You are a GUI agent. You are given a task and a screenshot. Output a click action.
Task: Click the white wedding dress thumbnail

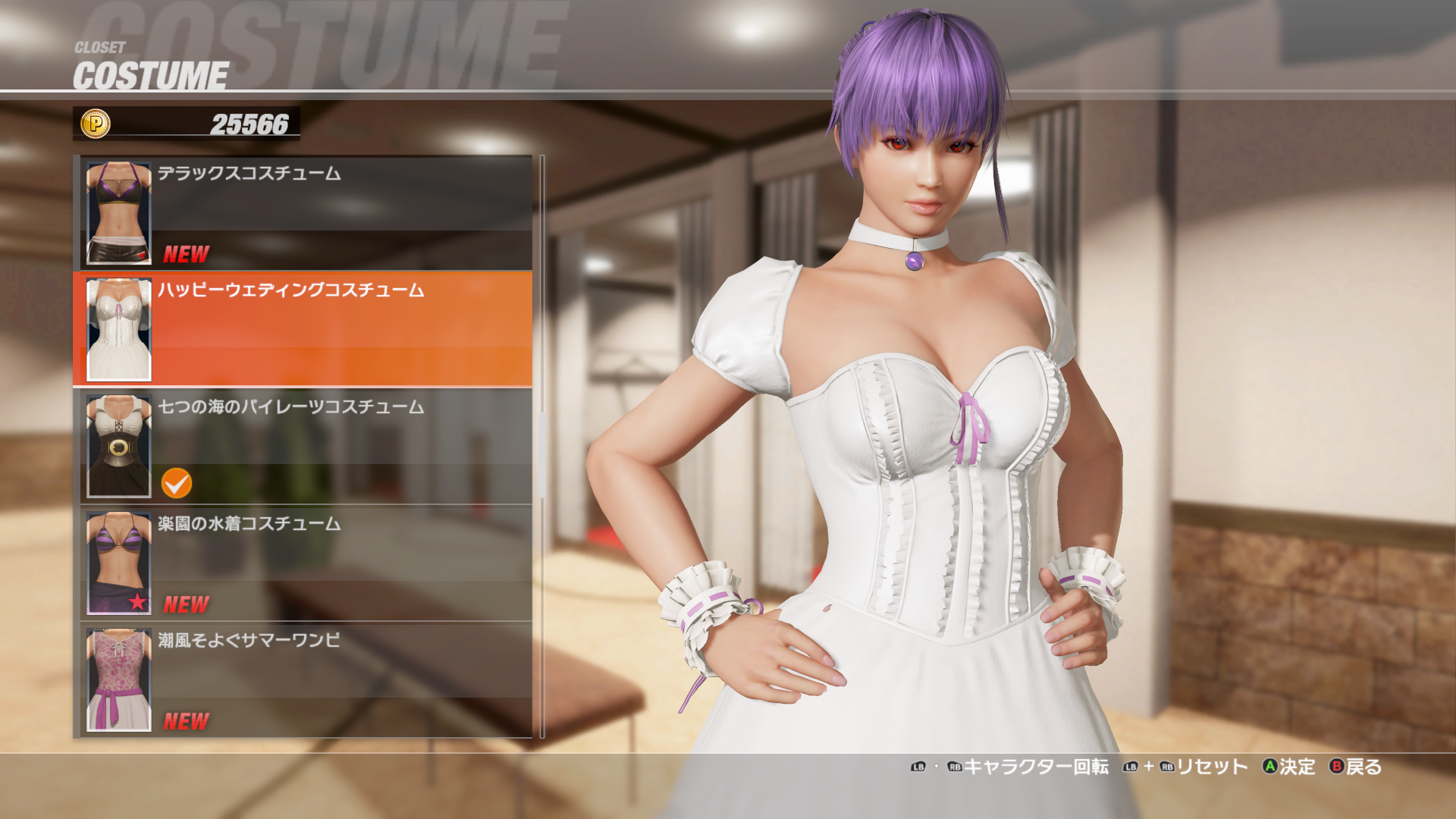(x=119, y=330)
